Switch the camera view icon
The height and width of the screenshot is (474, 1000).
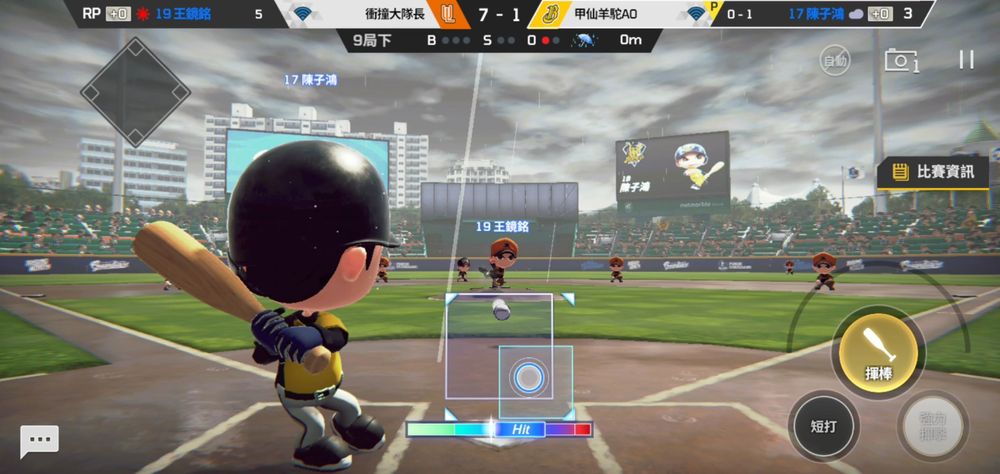pos(900,61)
